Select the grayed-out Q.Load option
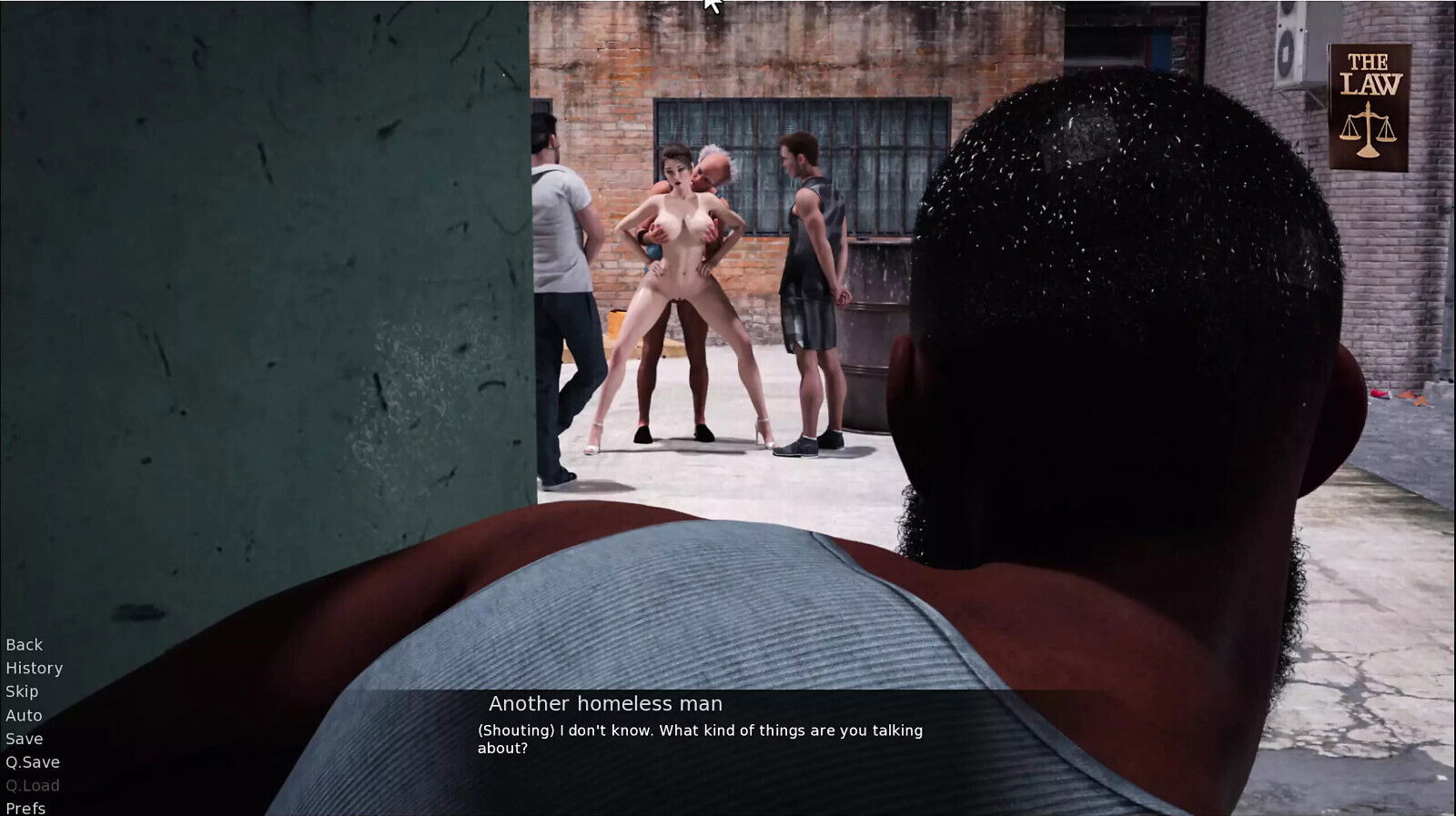 pyautogui.click(x=31, y=785)
